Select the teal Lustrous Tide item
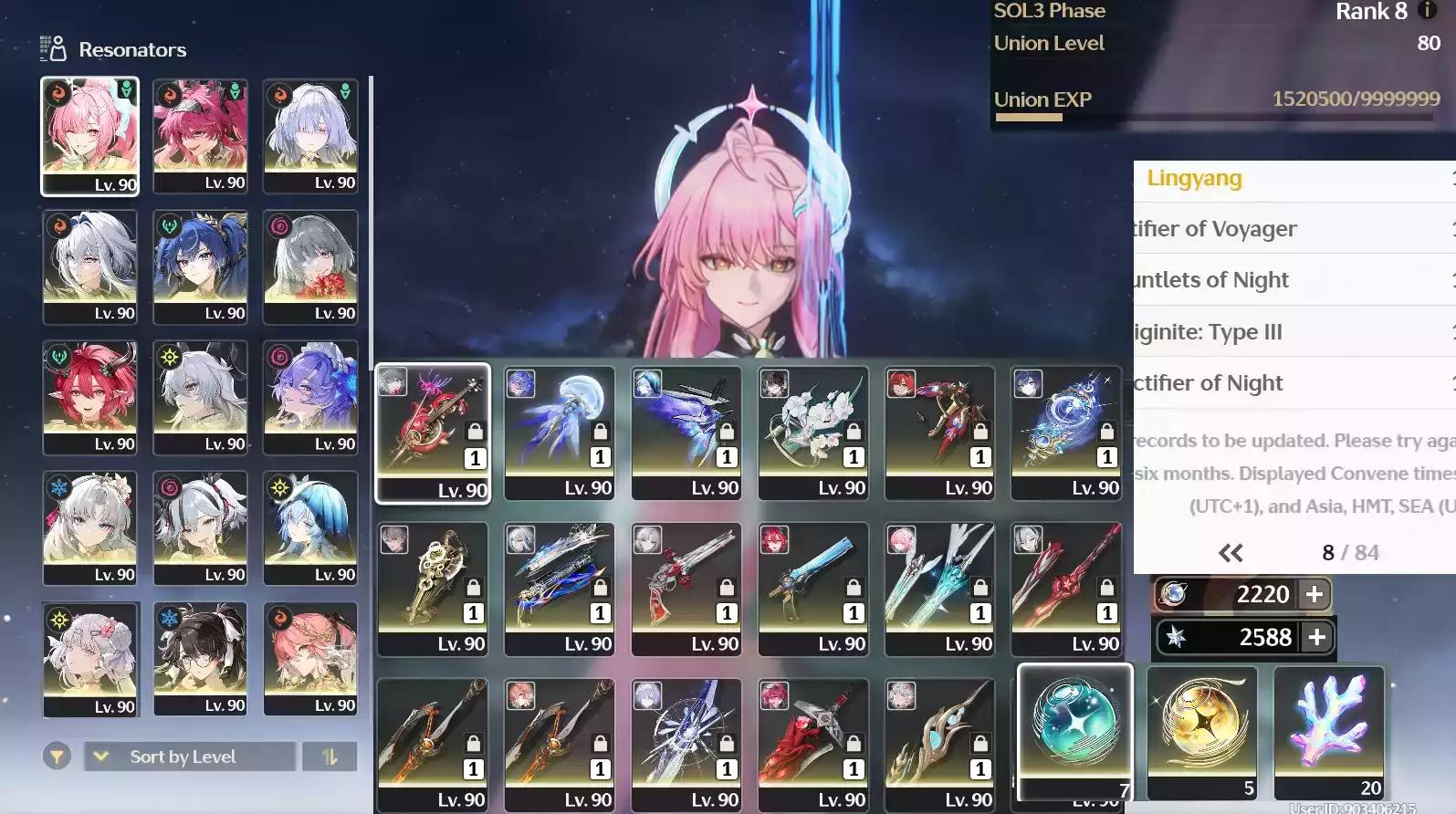The height and width of the screenshot is (814, 1456). coord(1074,725)
